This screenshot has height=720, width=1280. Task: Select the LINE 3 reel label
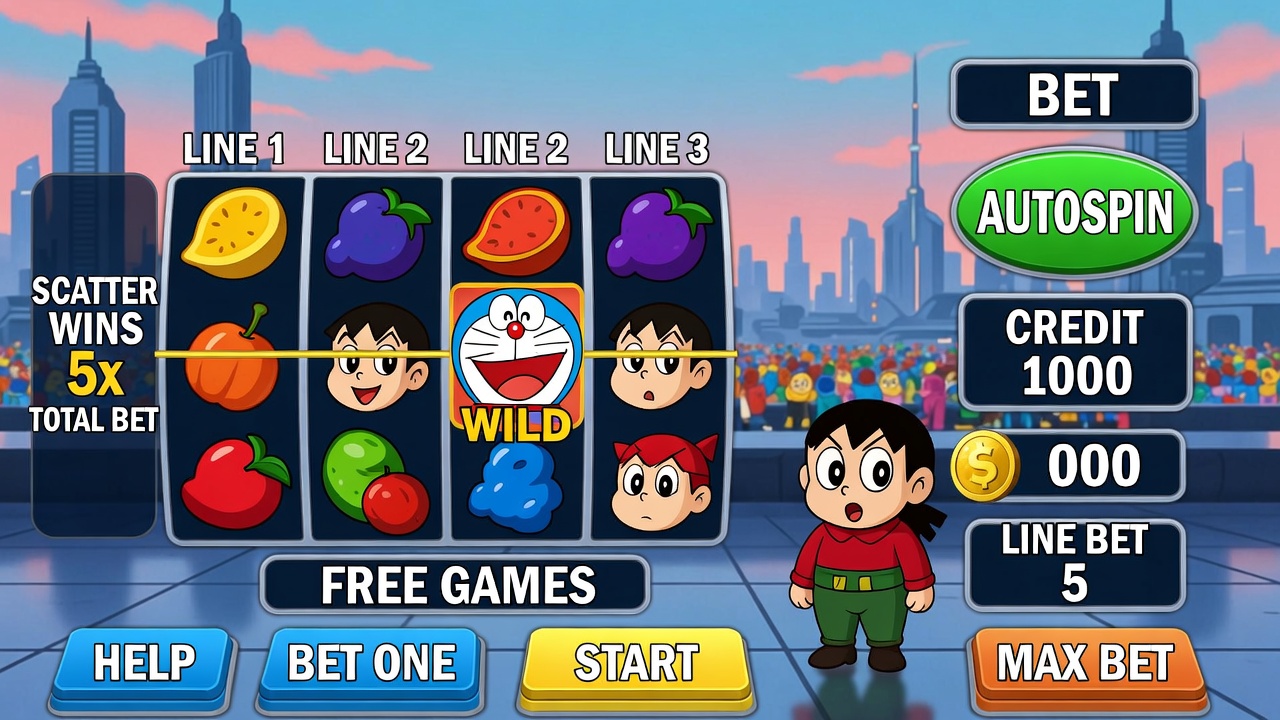pos(656,150)
